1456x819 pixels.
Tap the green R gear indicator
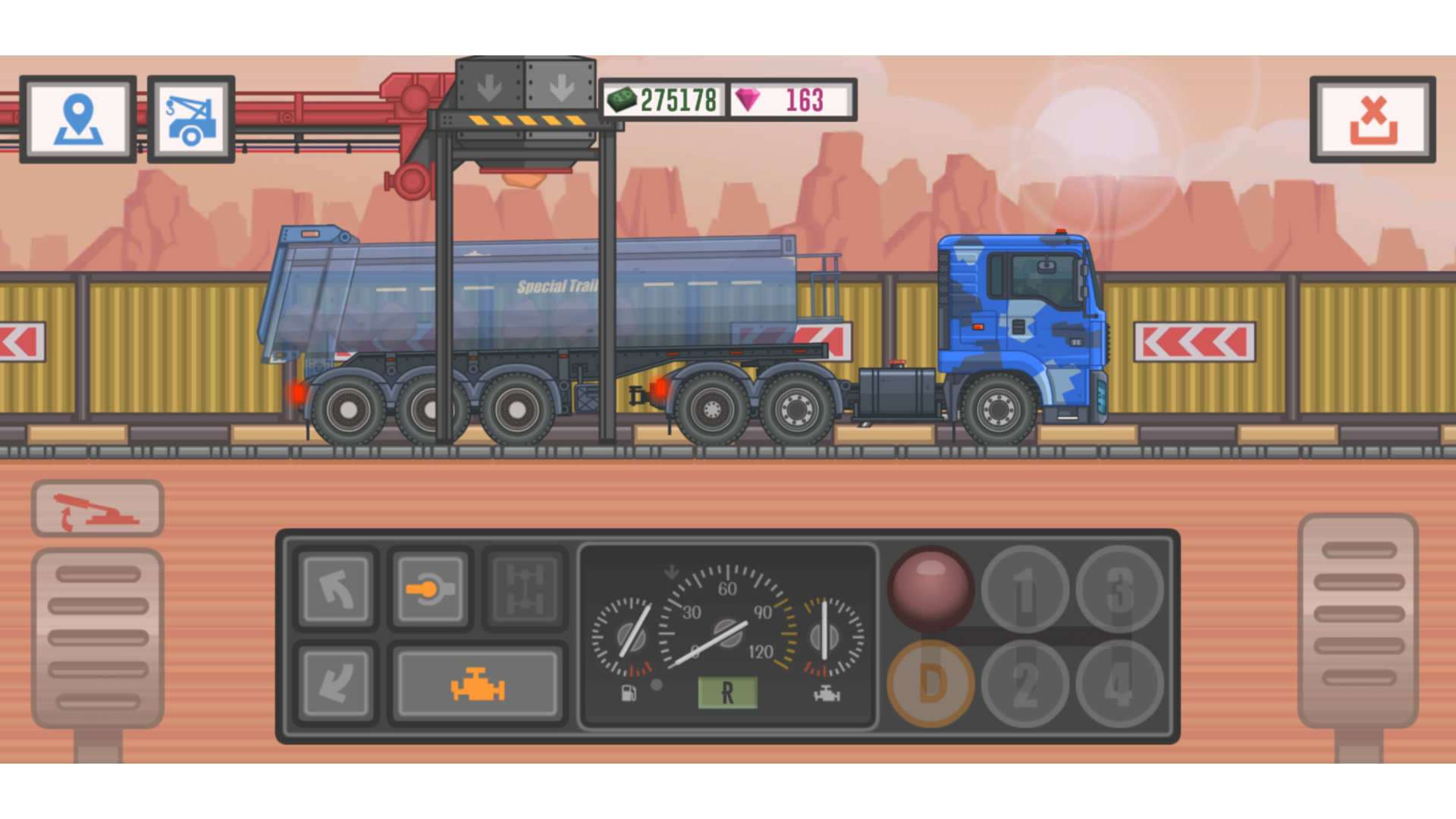727,692
